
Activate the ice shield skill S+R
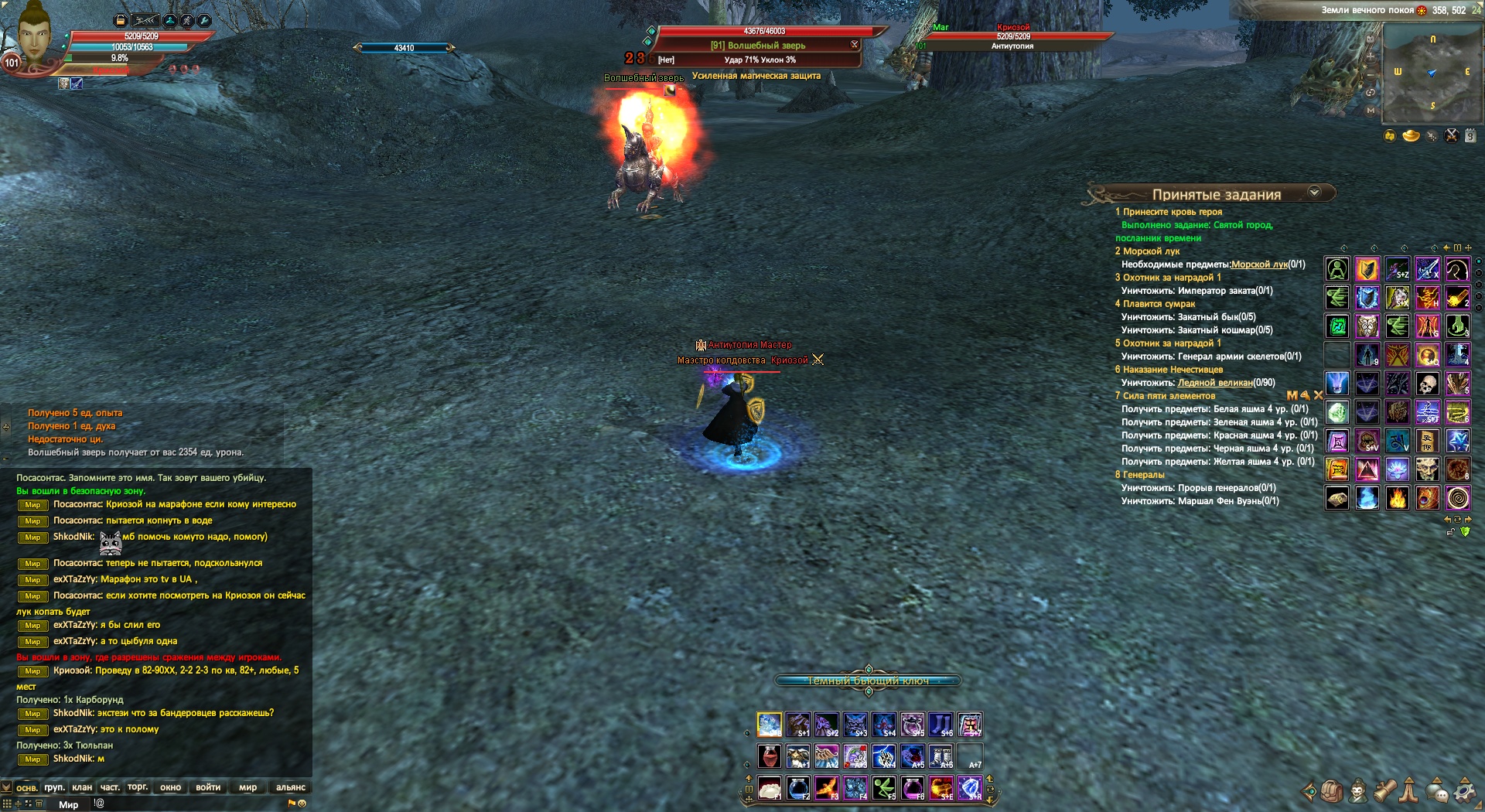[x=970, y=788]
